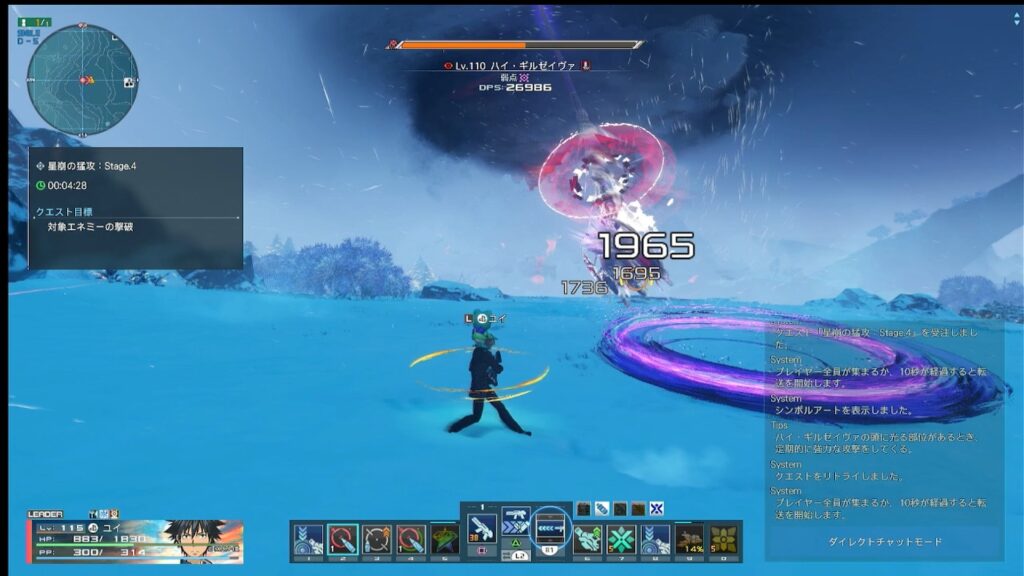Screen dimensions: 1024x576
Task: Open the 星崩の猛攻 Stage.4 quest tracker panel
Action: pos(136,208)
